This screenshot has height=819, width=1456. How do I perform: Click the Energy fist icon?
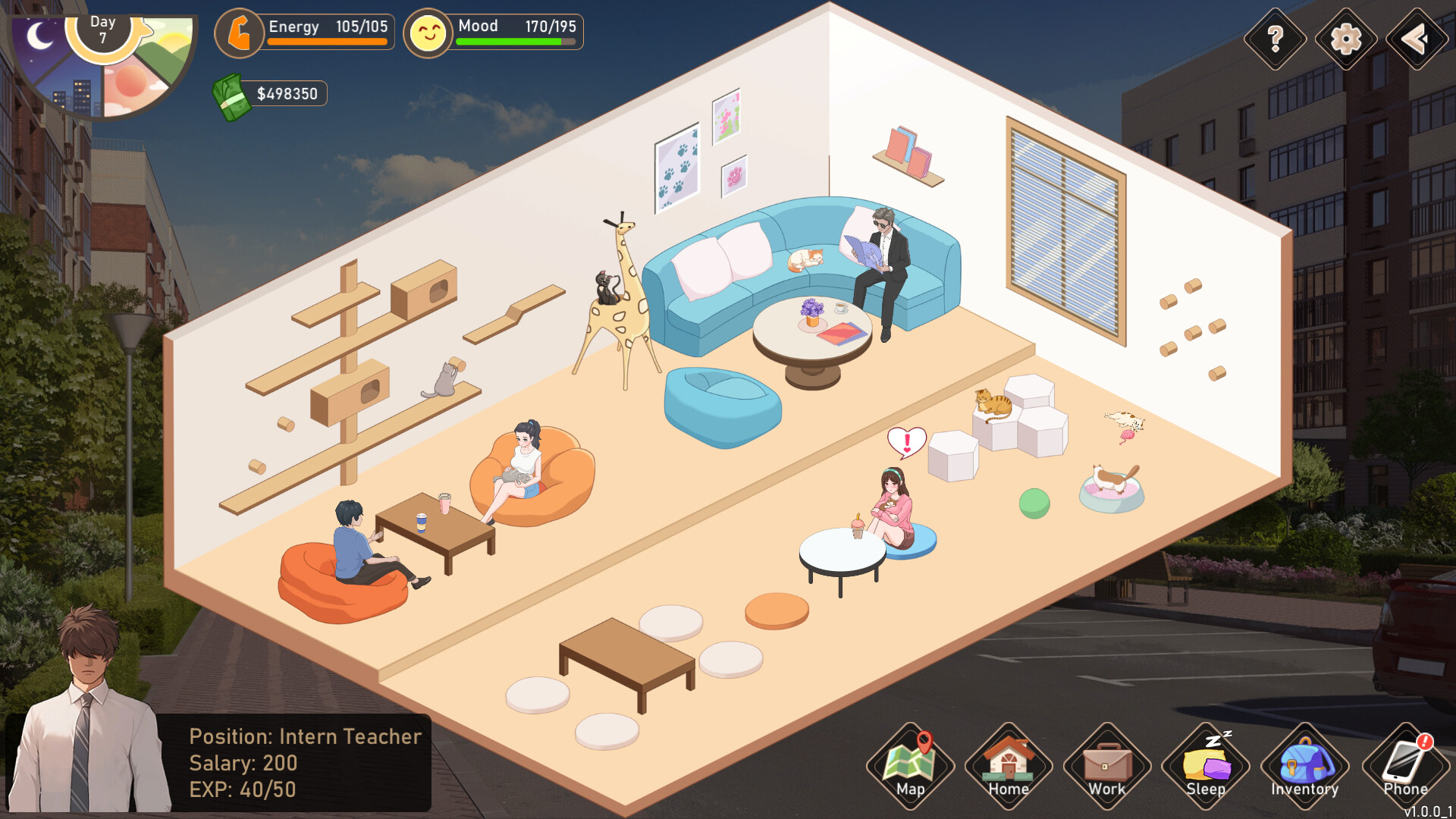pos(240,32)
